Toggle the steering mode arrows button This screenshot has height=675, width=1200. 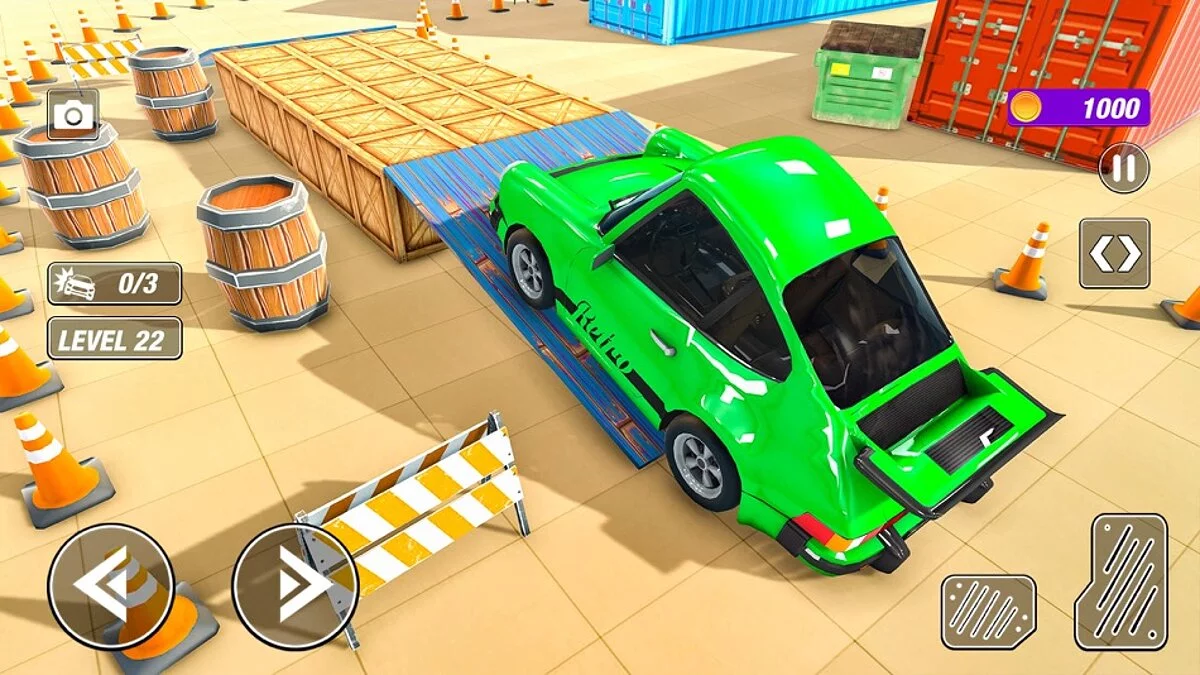click(x=1114, y=254)
